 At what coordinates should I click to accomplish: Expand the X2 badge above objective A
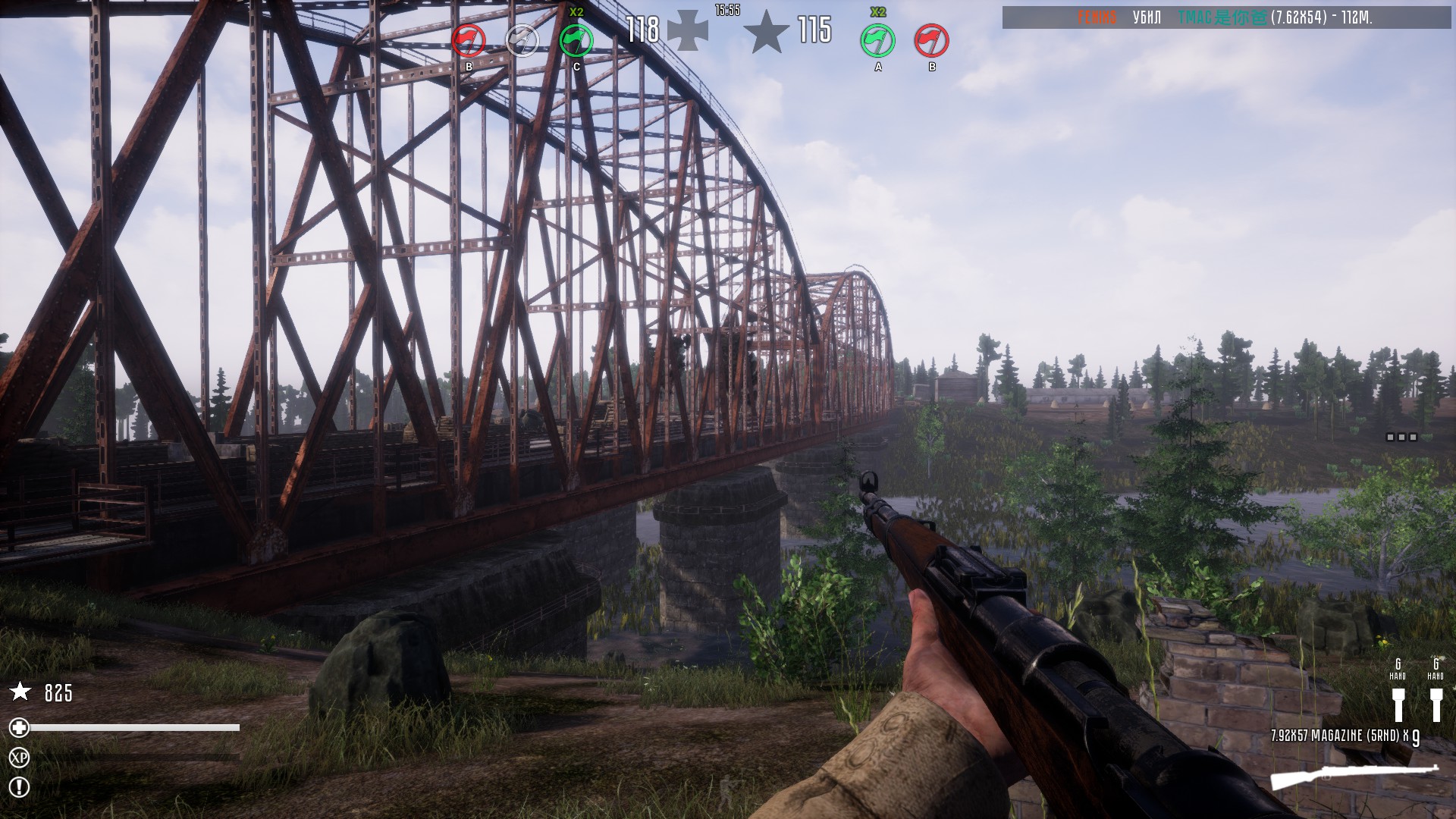click(878, 13)
